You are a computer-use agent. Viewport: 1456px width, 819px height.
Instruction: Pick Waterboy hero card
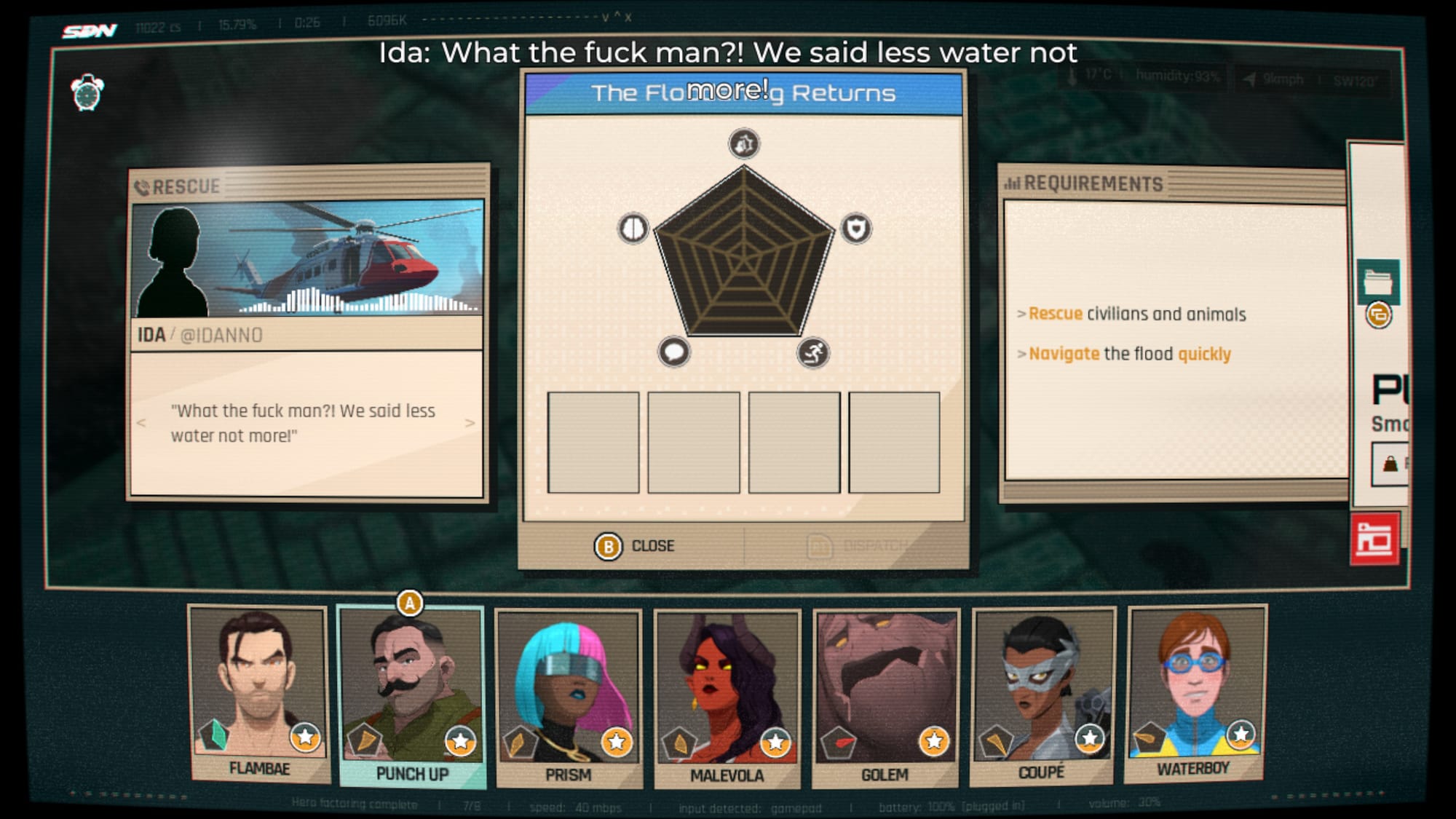coord(1195,692)
